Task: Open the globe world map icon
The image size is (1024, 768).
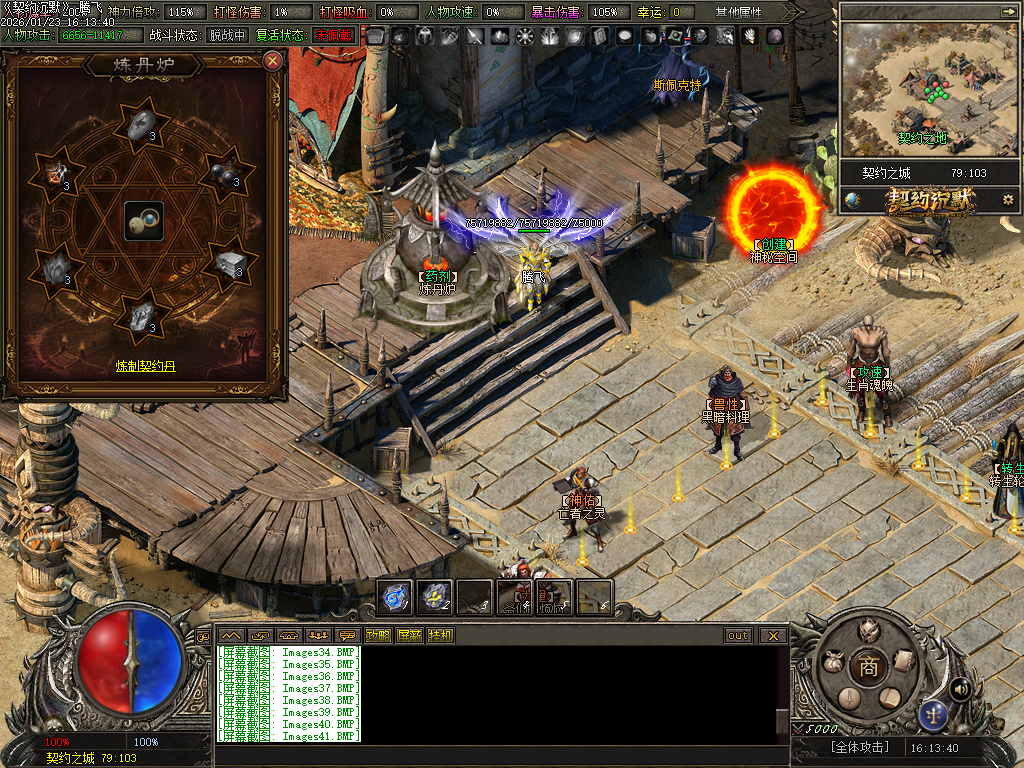Action: (853, 200)
